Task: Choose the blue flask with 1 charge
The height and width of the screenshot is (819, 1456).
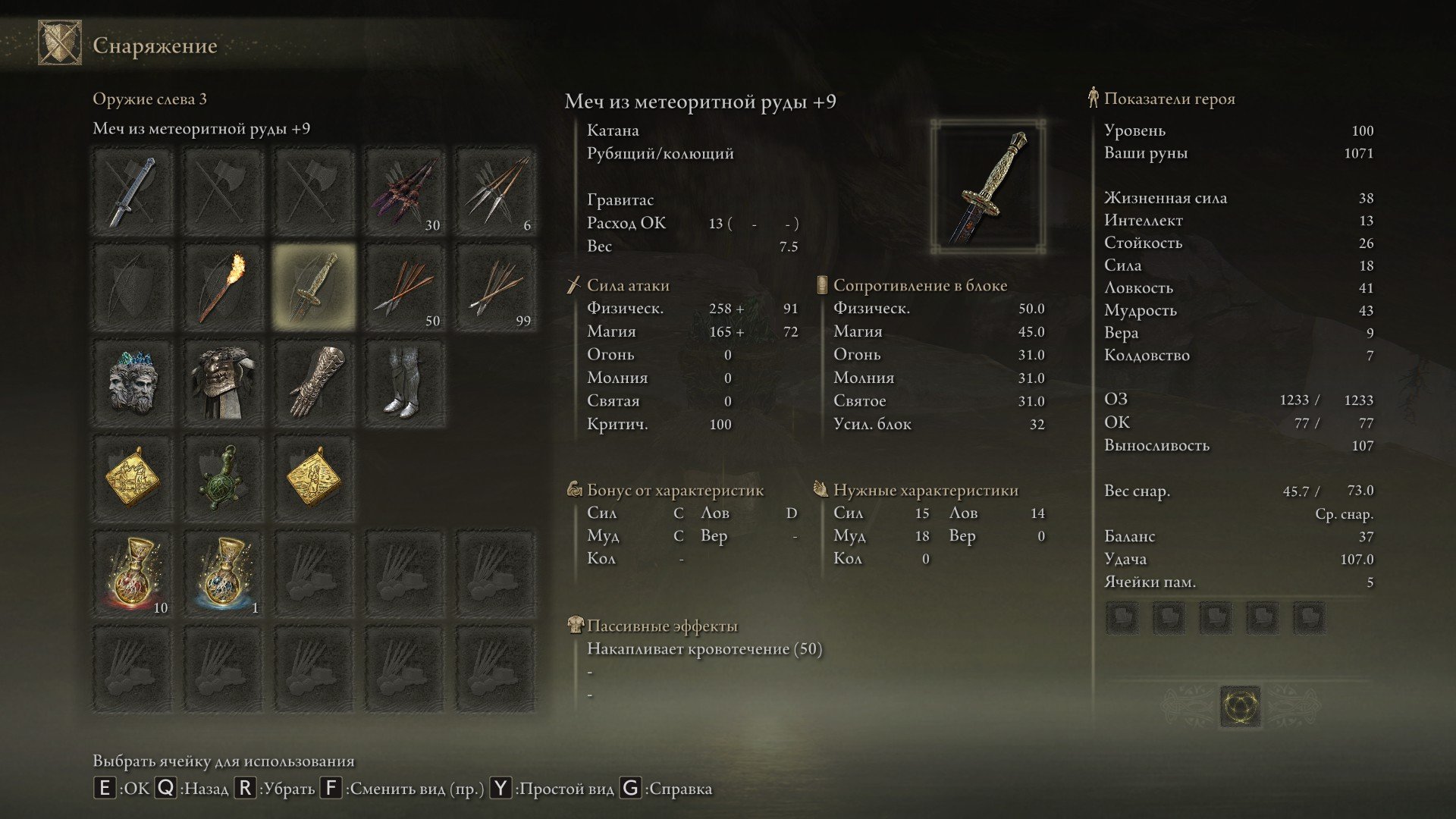Action: pos(223,574)
